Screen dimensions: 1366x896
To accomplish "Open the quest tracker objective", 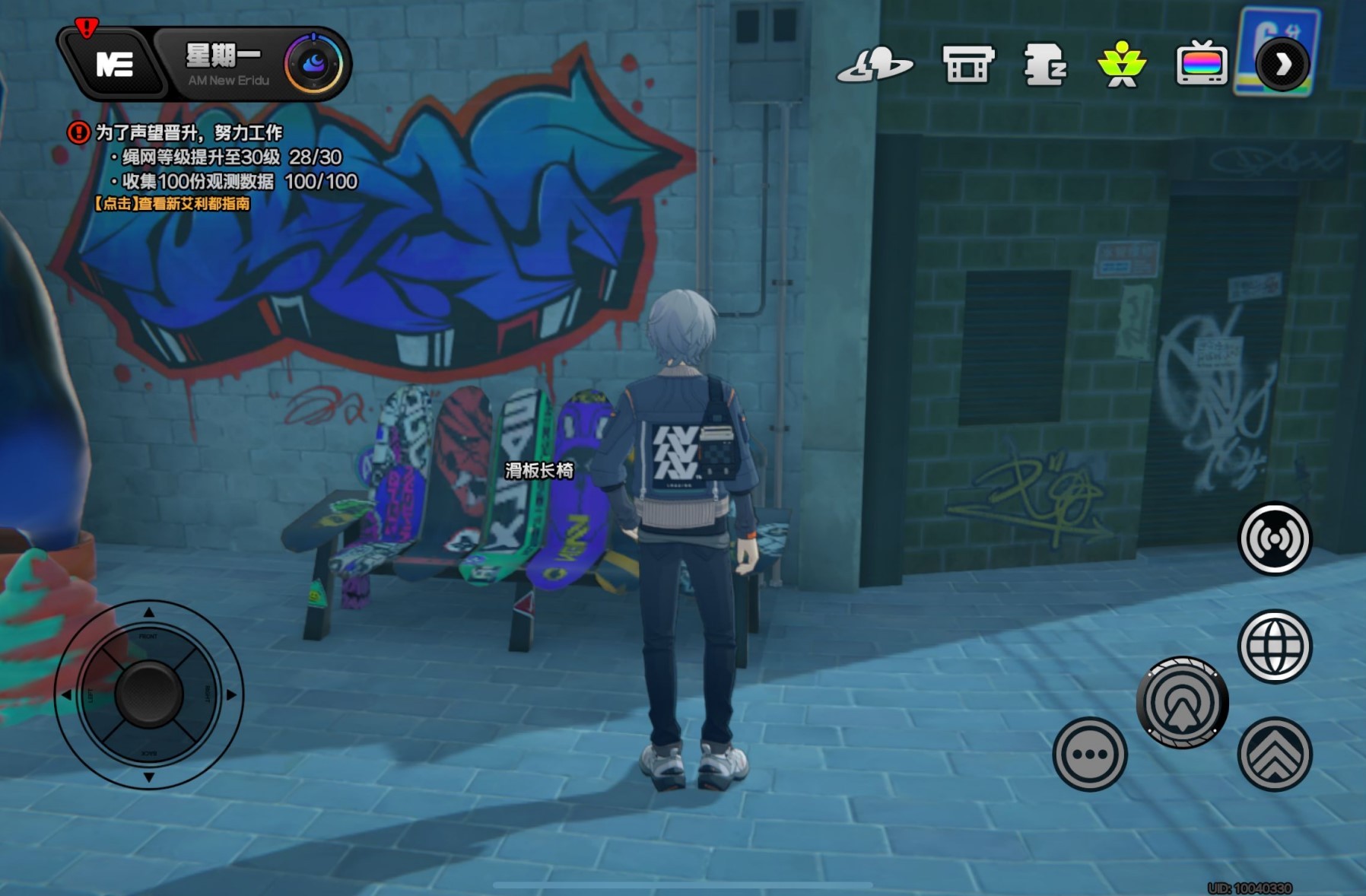I will pyautogui.click(x=189, y=133).
